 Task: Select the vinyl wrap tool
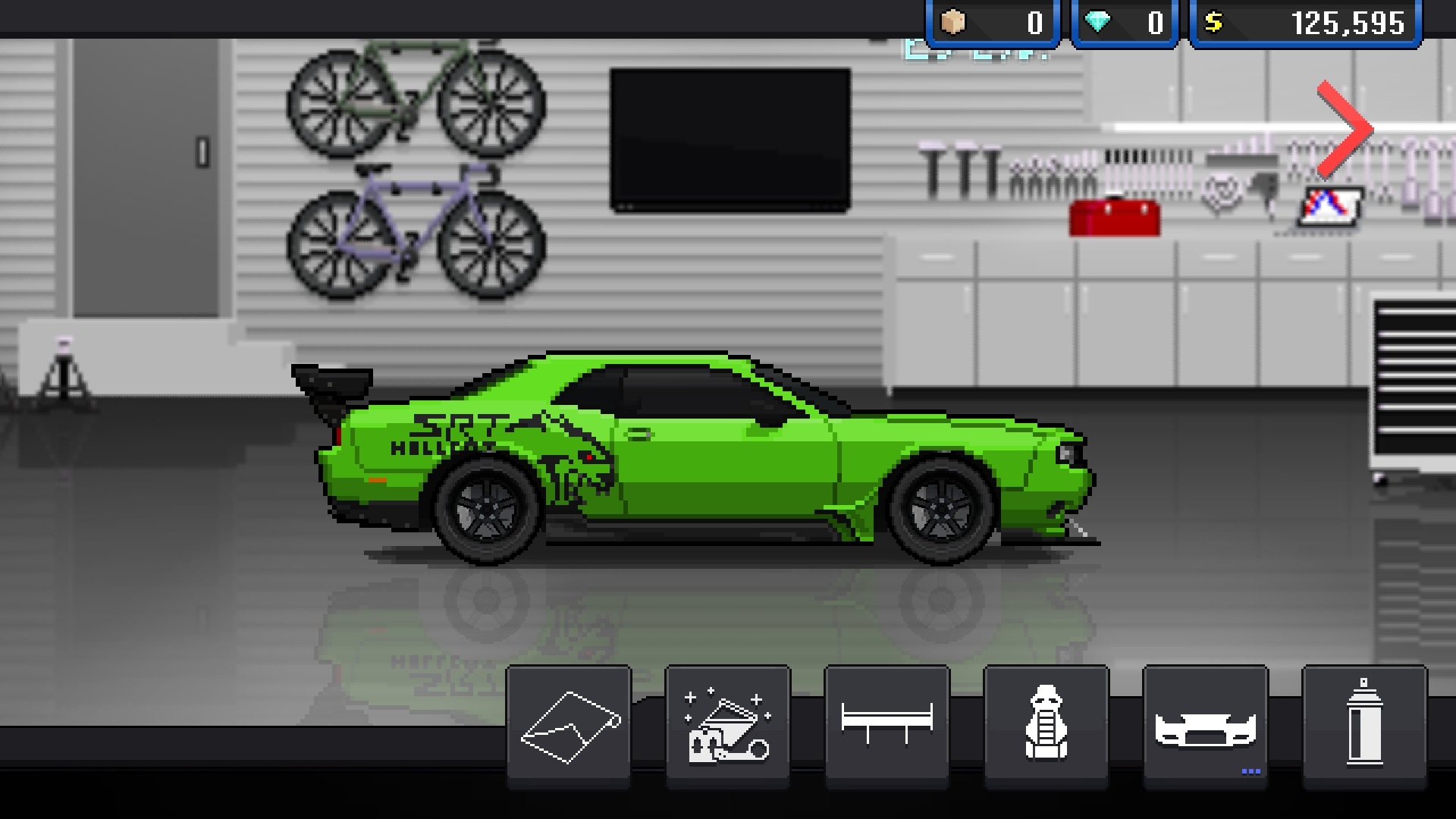(567, 726)
